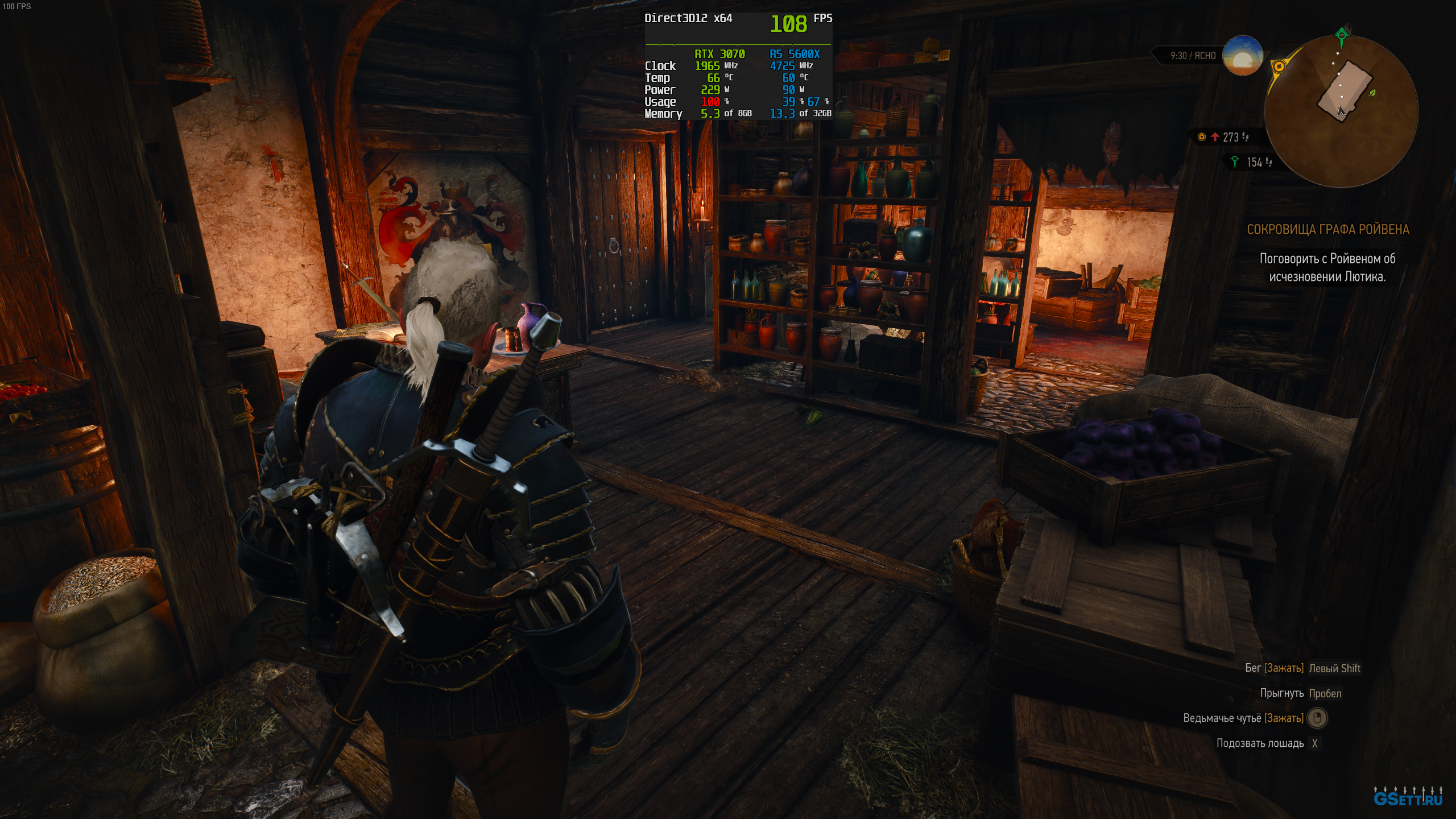
Task: Click the quest objective about talking to Ройвен
Action: pyautogui.click(x=1327, y=268)
